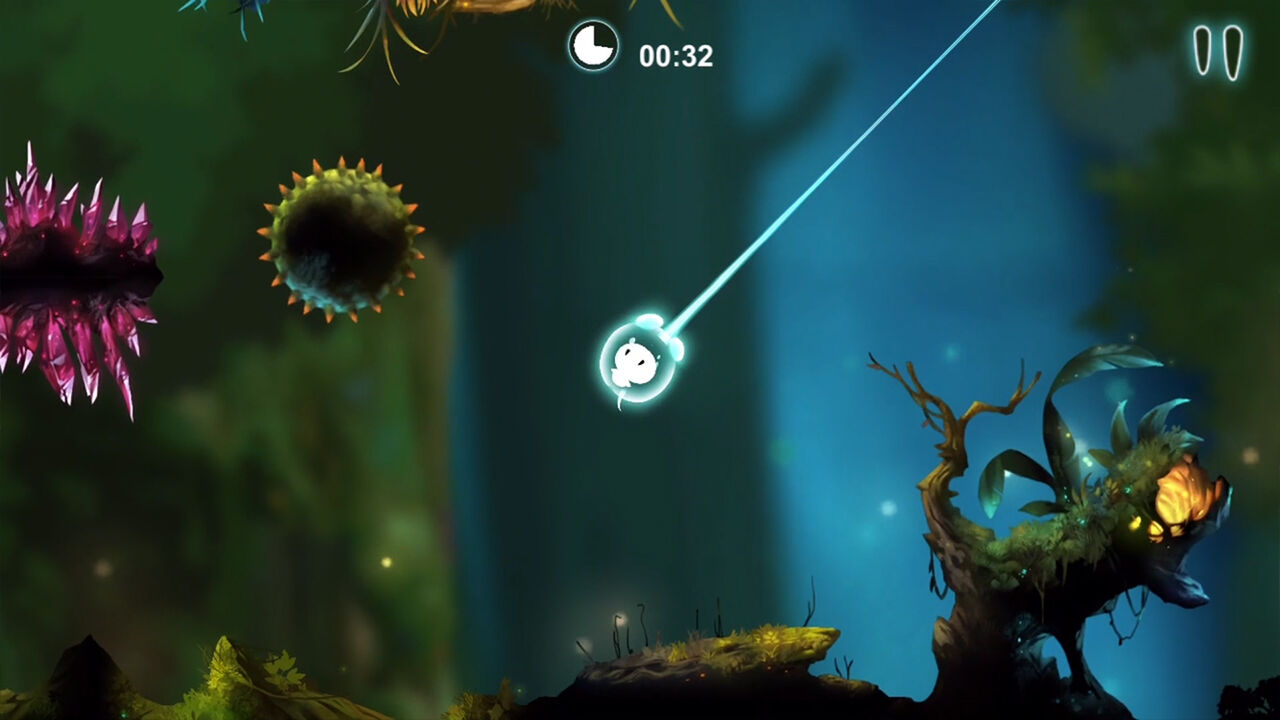Image resolution: width=1280 pixels, height=720 pixels.
Task: Tap the spirit's glowing bubble shield
Action: click(640, 360)
